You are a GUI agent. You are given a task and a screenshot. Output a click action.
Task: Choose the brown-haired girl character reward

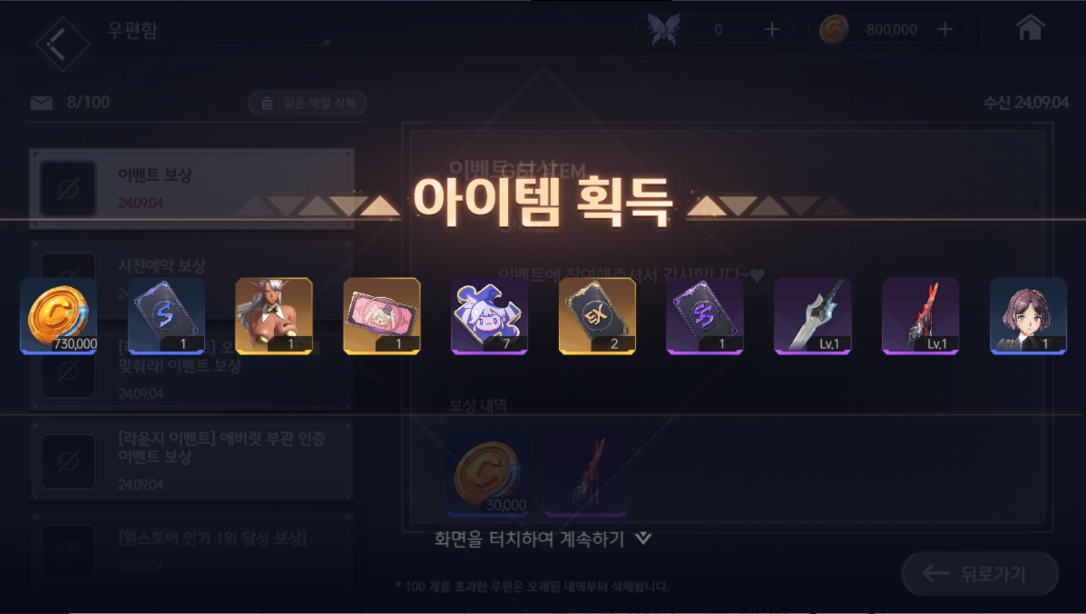tap(1028, 316)
